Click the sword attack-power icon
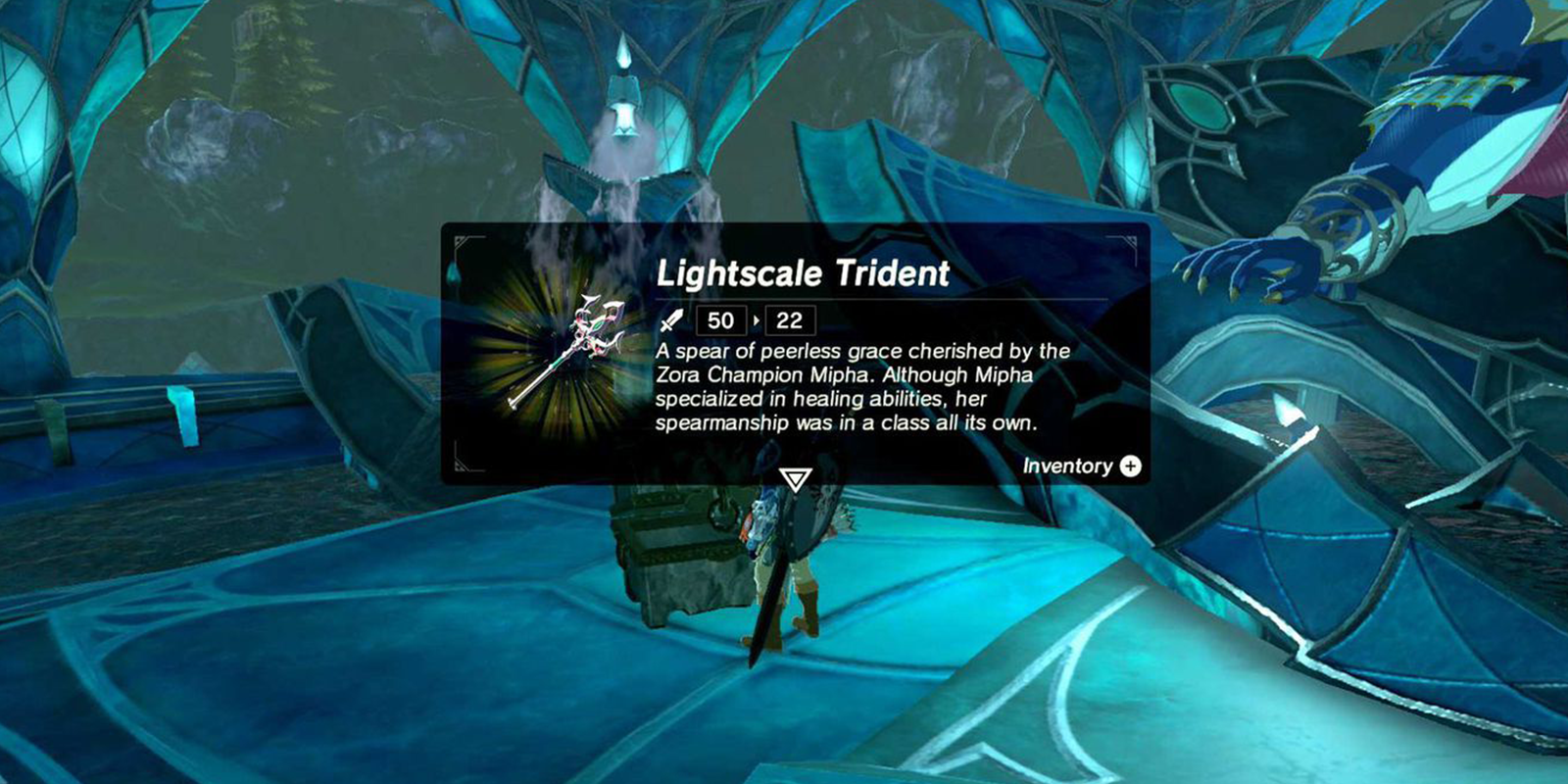 pyautogui.click(x=671, y=318)
